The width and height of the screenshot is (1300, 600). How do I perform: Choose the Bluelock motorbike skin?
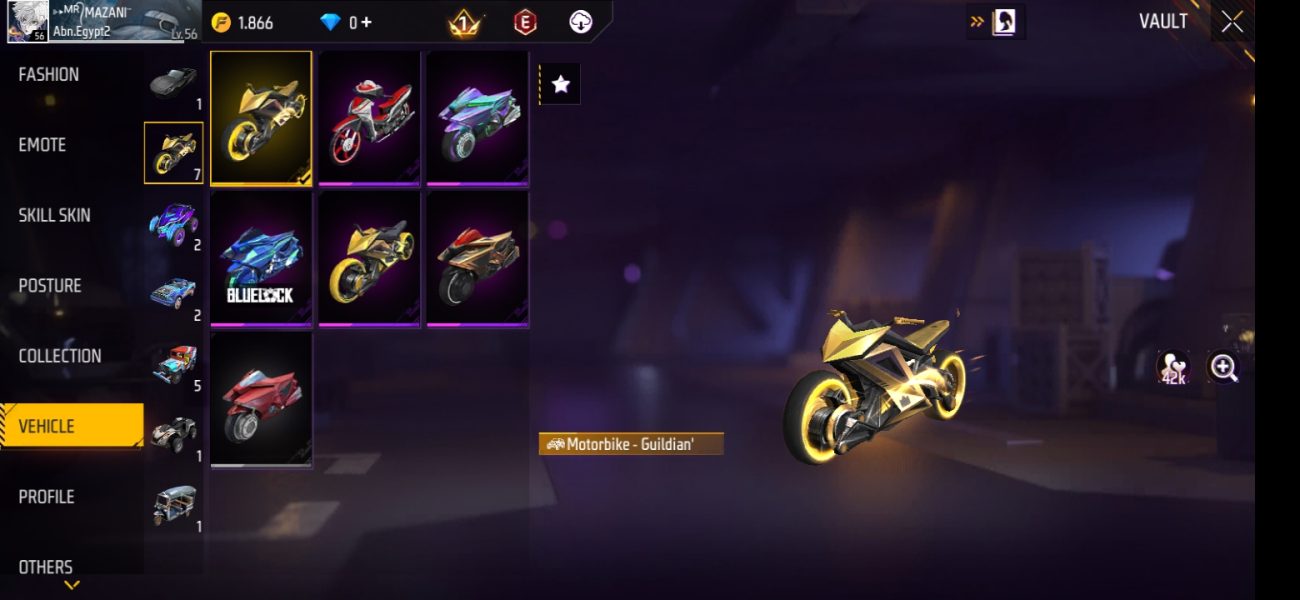tap(261, 259)
